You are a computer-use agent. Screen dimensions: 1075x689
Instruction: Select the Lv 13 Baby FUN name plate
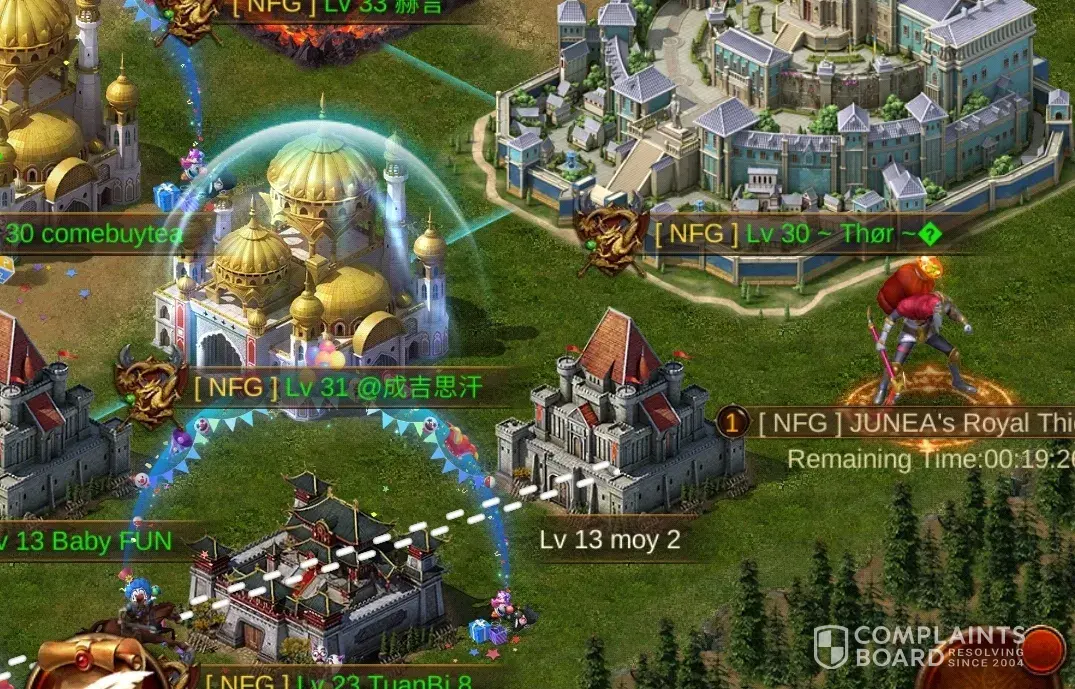[87, 542]
